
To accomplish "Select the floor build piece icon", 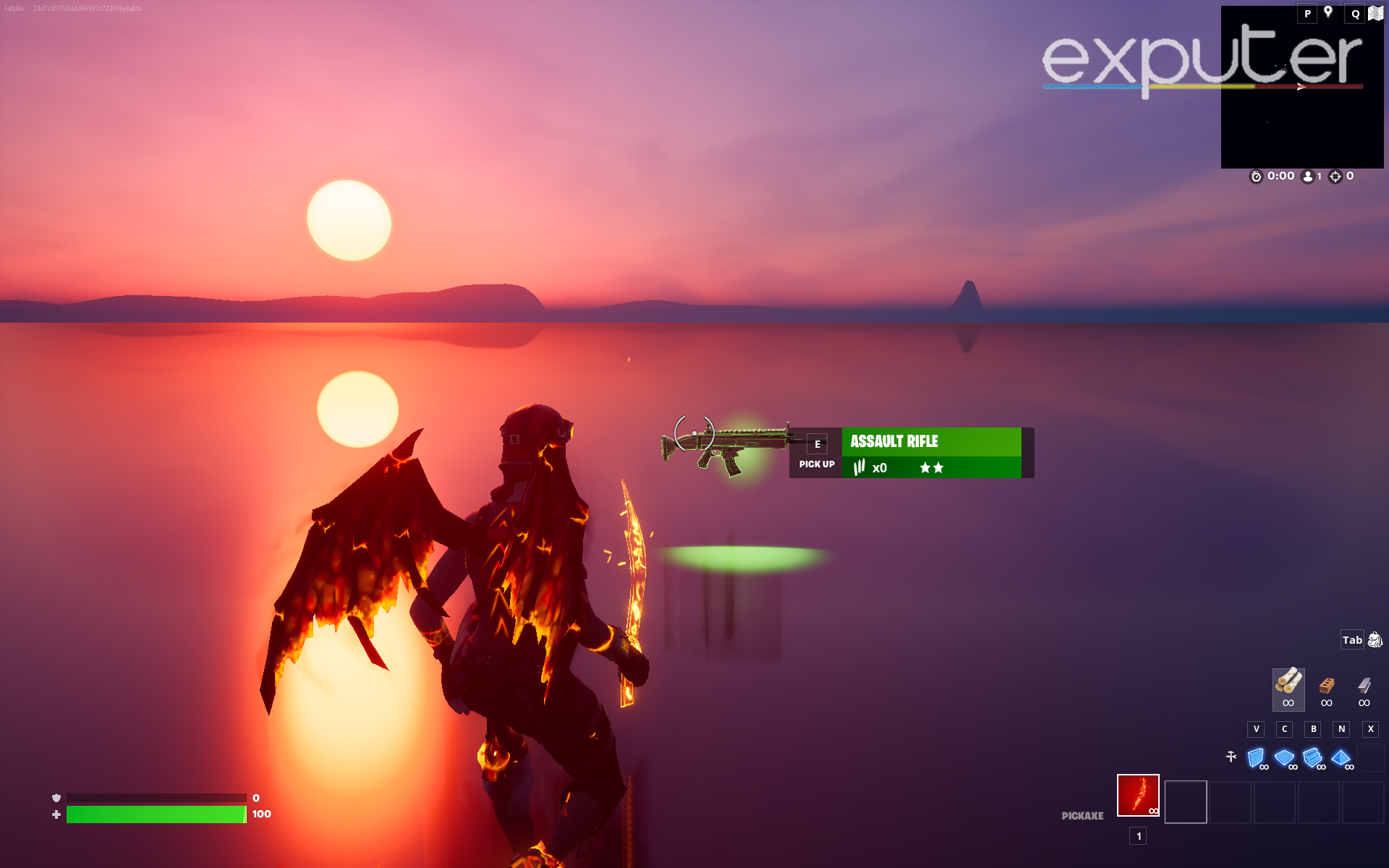I will point(1284,758).
